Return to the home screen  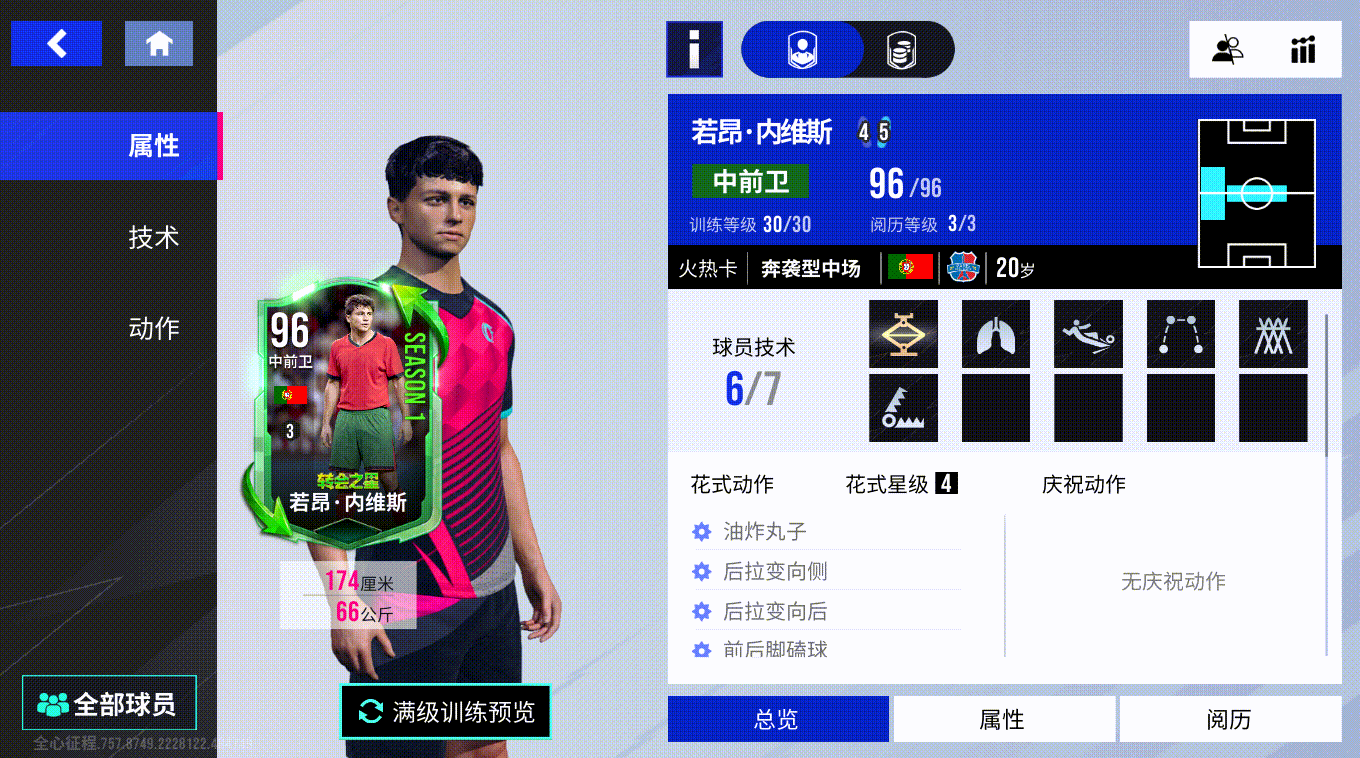(159, 44)
